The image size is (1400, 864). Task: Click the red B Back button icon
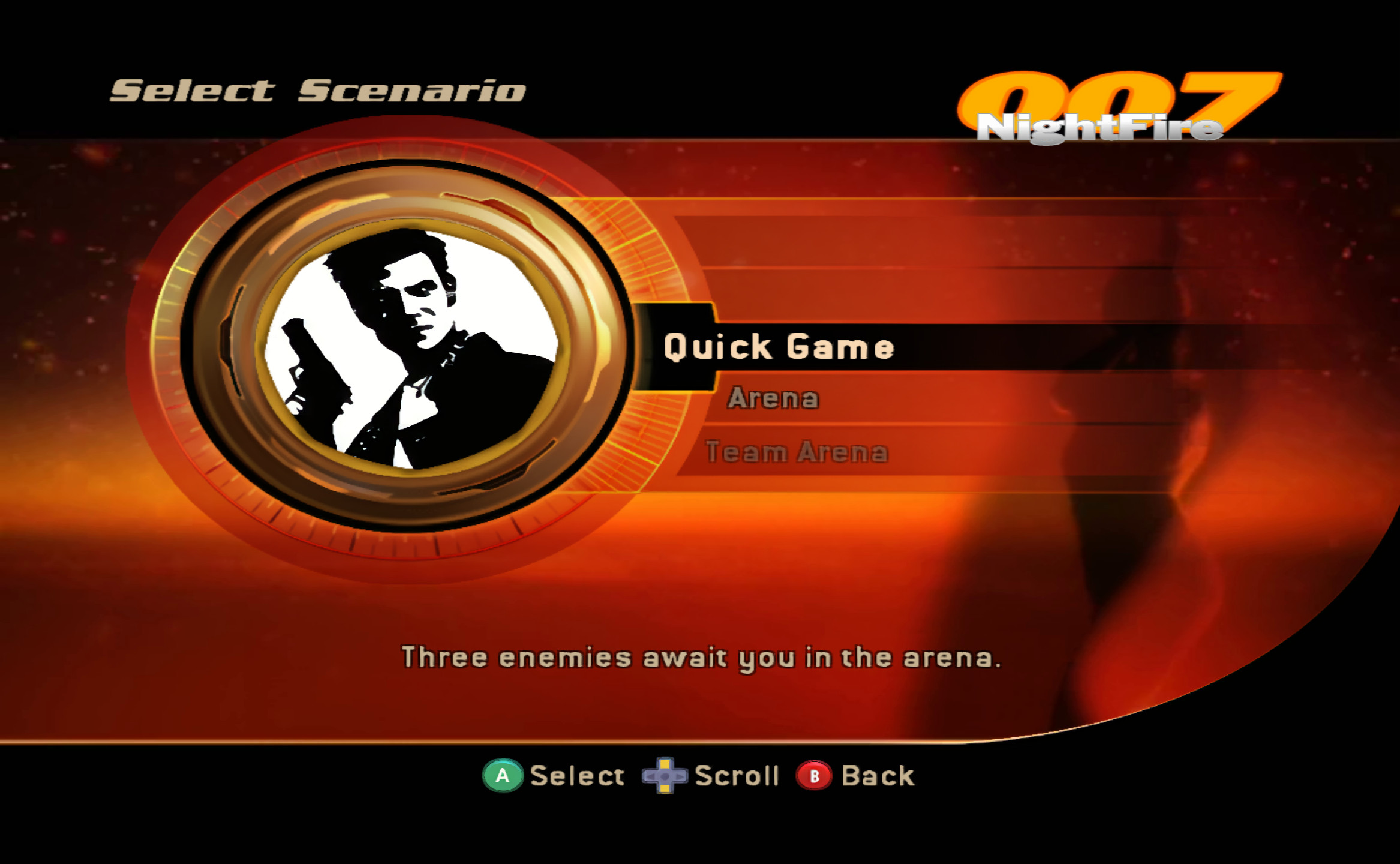(815, 776)
